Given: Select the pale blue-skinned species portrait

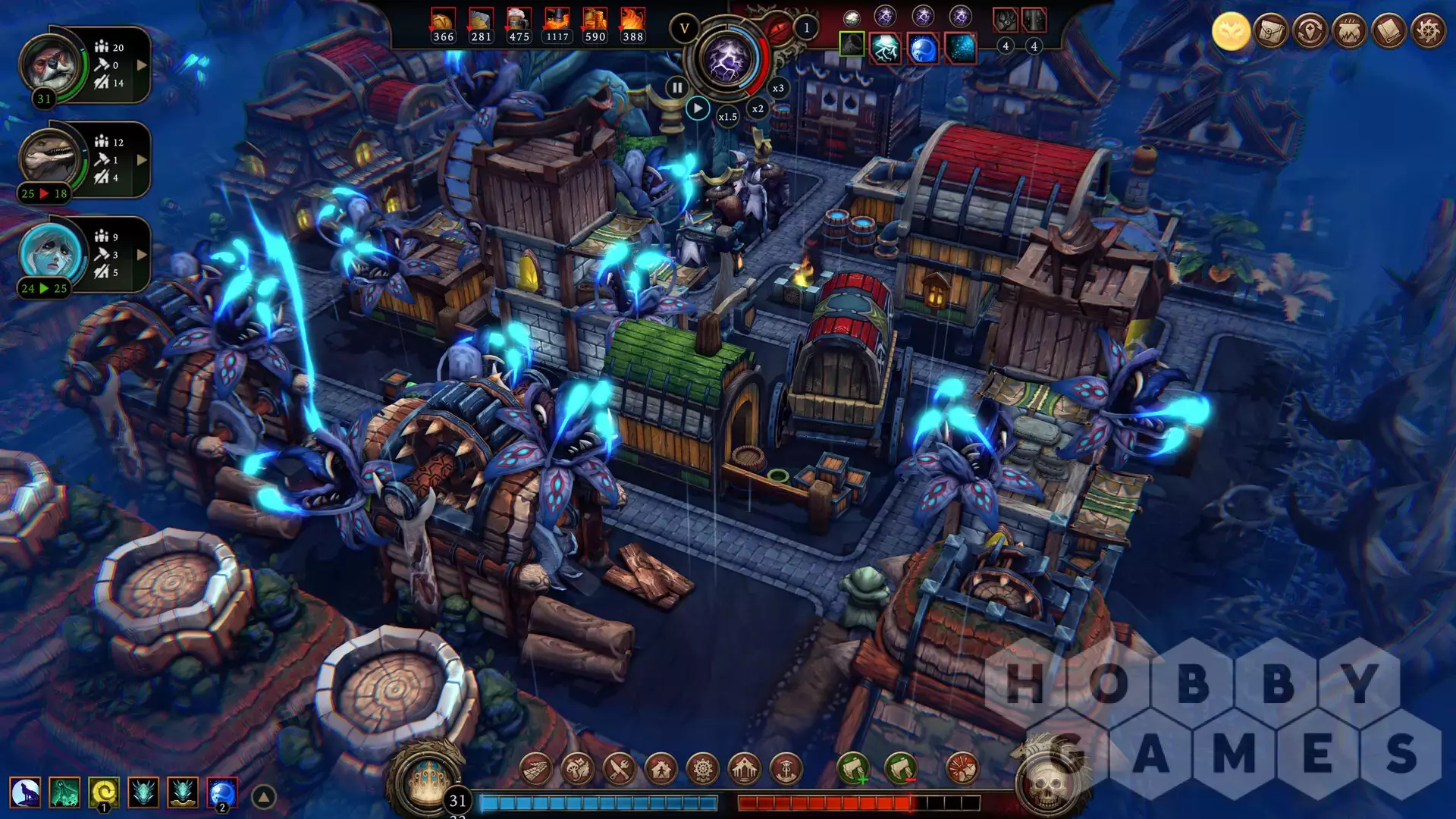Looking at the screenshot, I should (x=50, y=252).
